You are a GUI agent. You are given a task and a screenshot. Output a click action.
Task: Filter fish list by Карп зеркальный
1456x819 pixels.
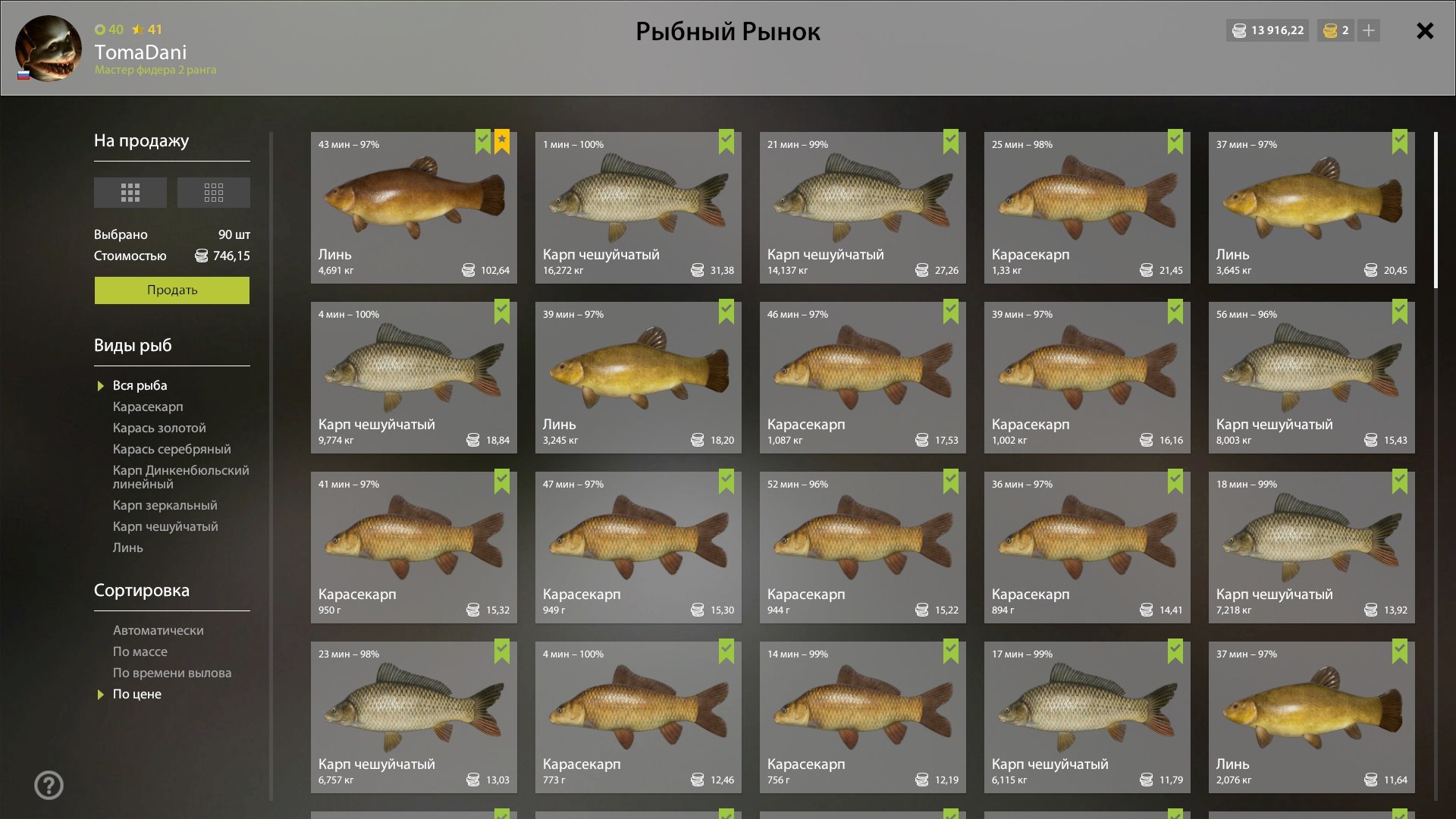click(x=165, y=505)
